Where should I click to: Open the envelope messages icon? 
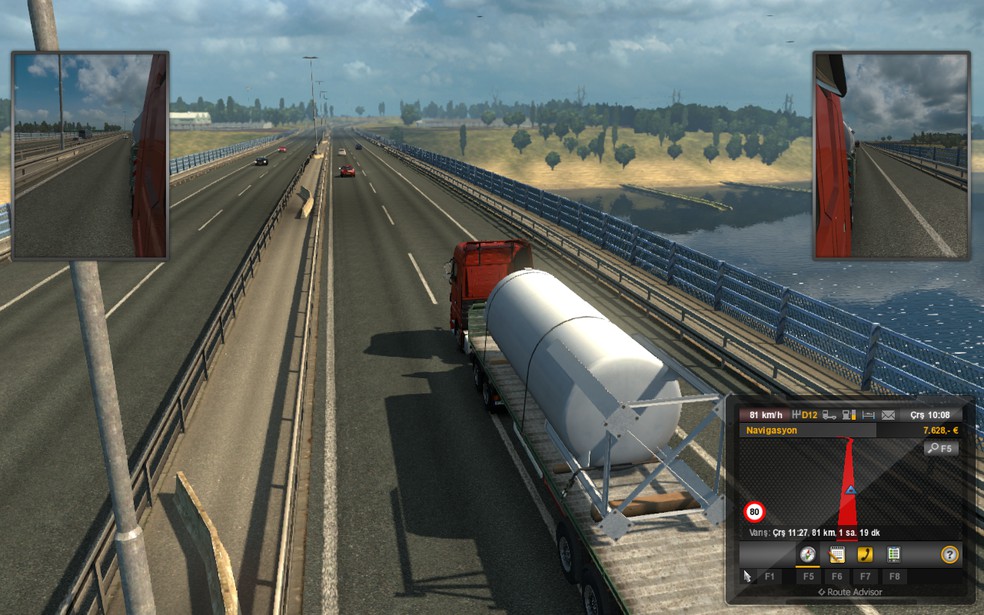(890, 415)
